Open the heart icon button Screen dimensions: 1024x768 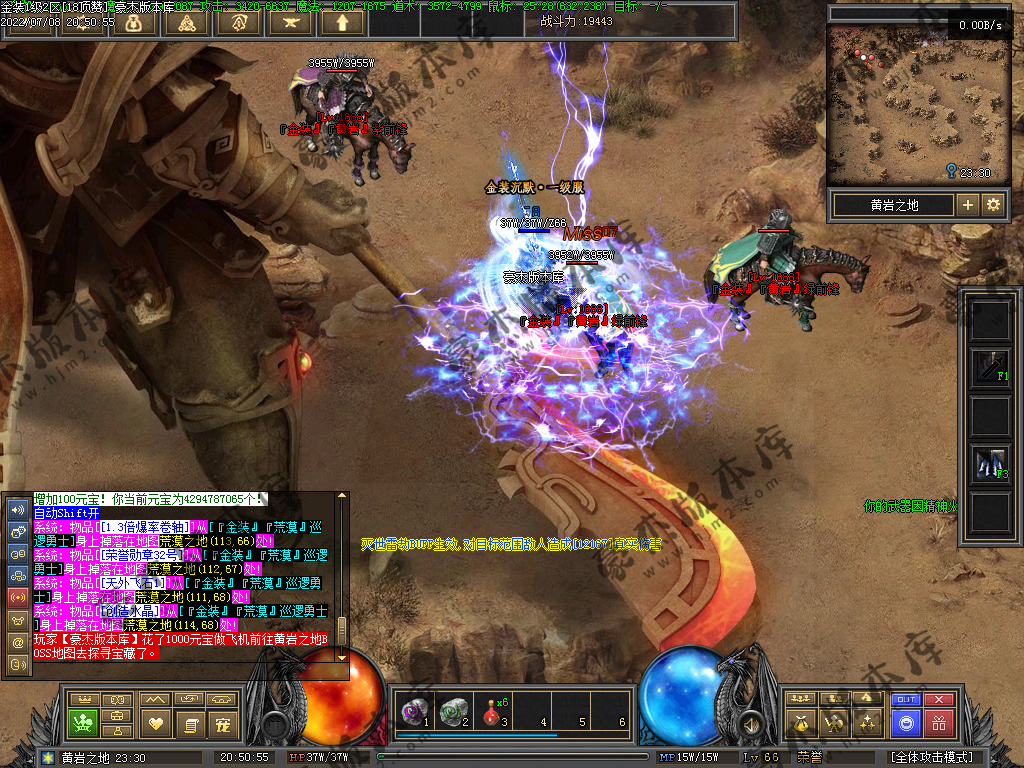click(x=155, y=722)
